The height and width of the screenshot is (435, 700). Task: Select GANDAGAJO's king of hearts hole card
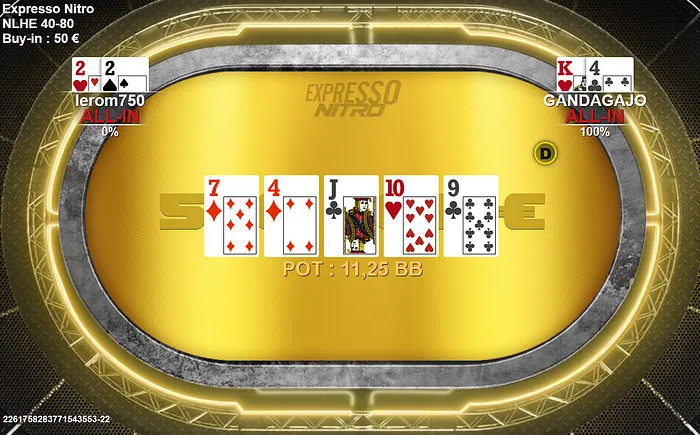coord(569,74)
